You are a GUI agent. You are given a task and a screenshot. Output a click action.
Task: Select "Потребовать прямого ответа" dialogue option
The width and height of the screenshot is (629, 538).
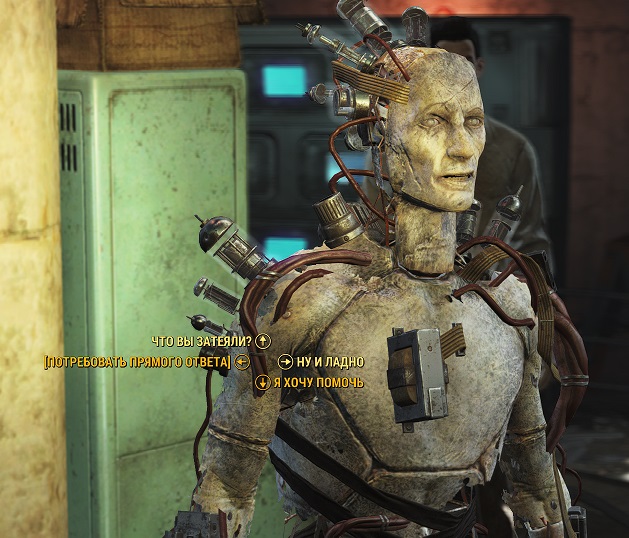[137, 362]
